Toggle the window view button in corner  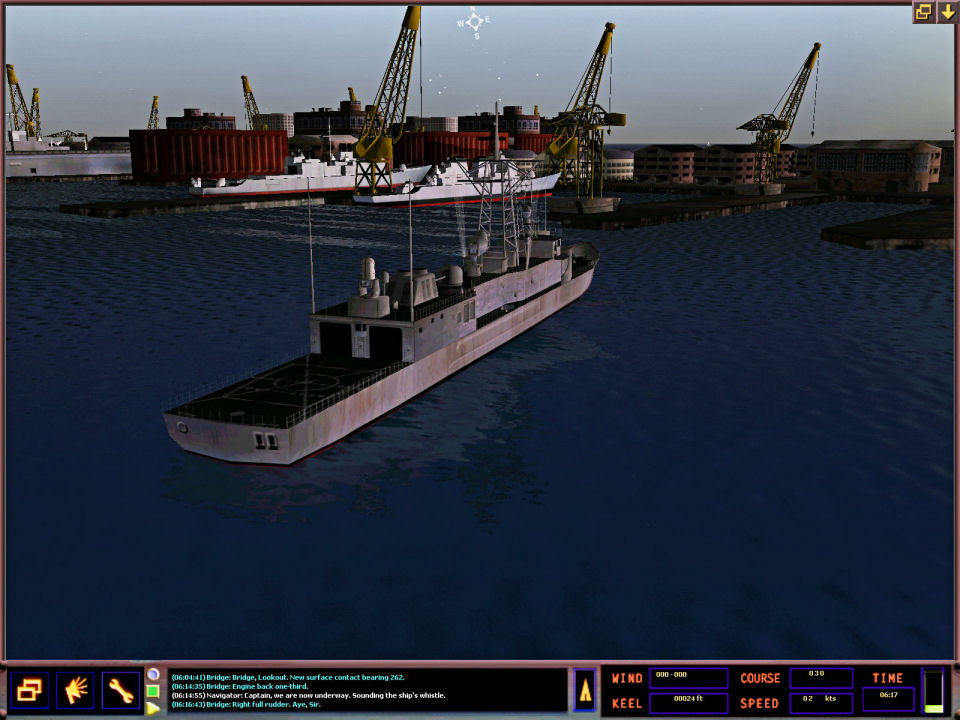click(x=923, y=12)
